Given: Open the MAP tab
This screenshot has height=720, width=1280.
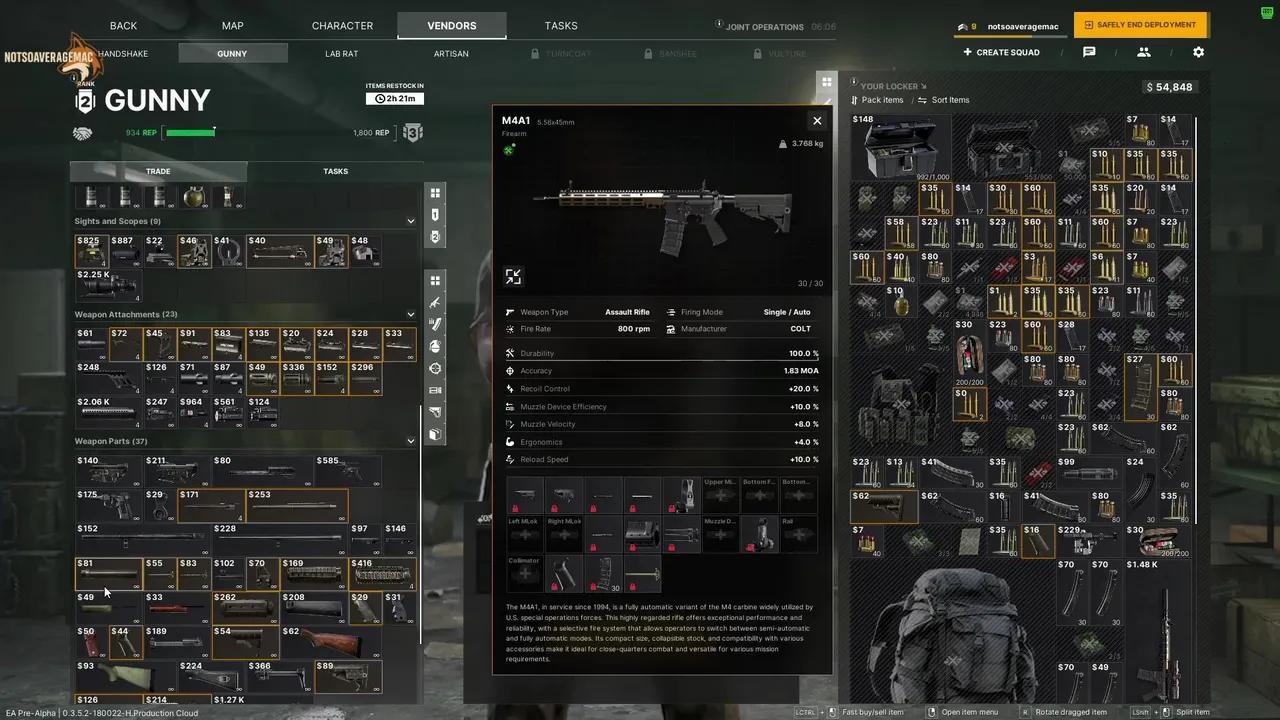Looking at the screenshot, I should 232,26.
